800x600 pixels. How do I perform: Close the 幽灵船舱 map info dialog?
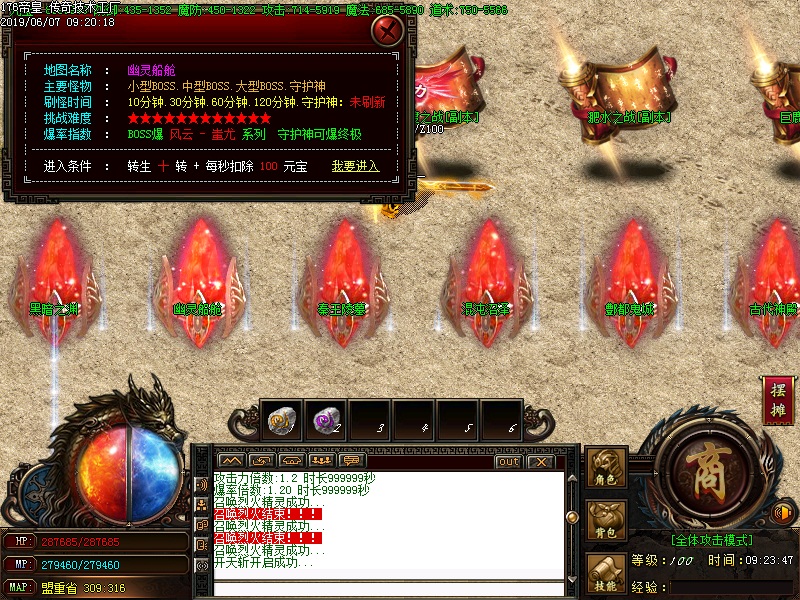(x=386, y=31)
